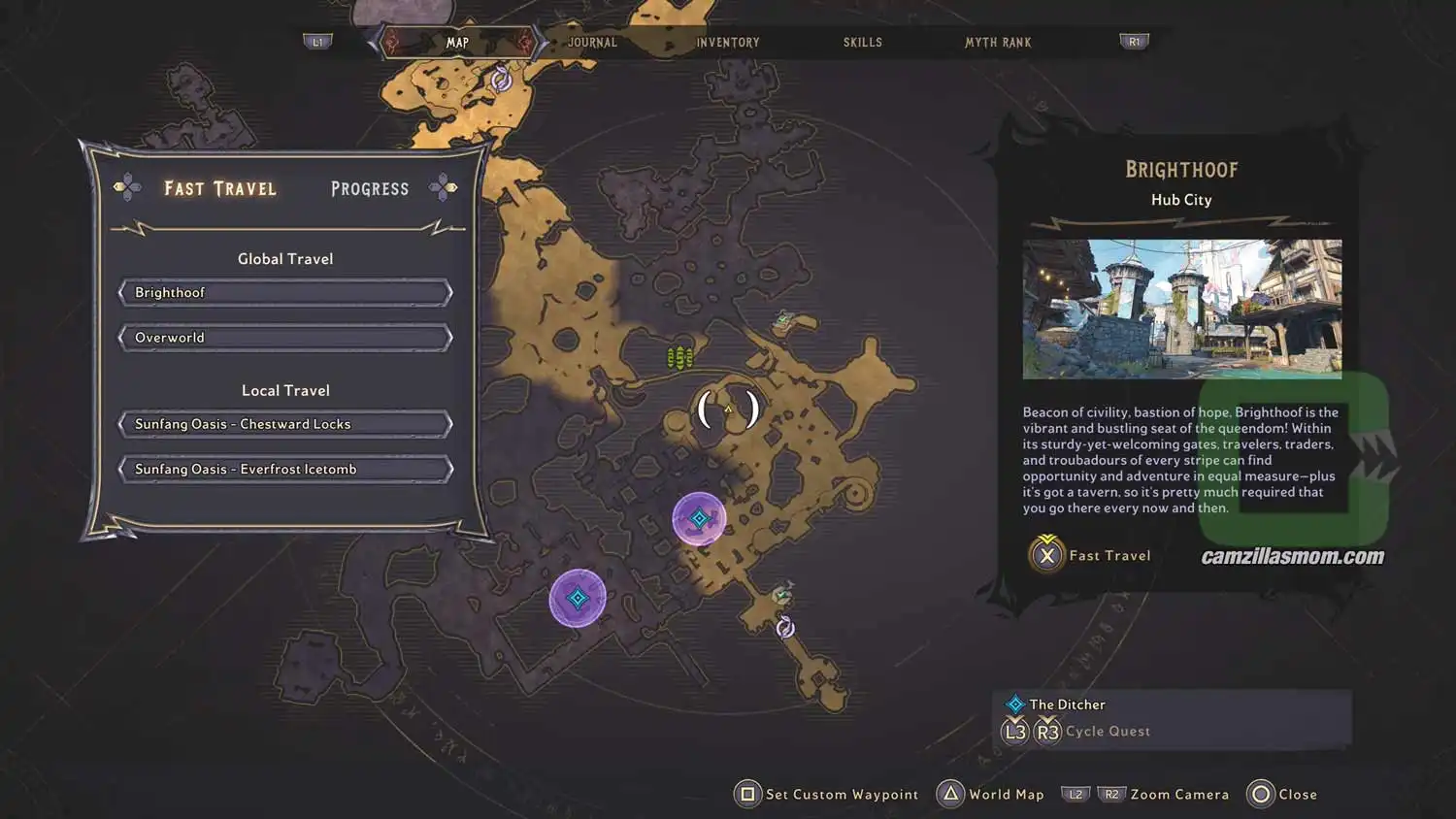Image resolution: width=1456 pixels, height=819 pixels.
Task: Open the Inventory menu tab
Action: (x=728, y=42)
